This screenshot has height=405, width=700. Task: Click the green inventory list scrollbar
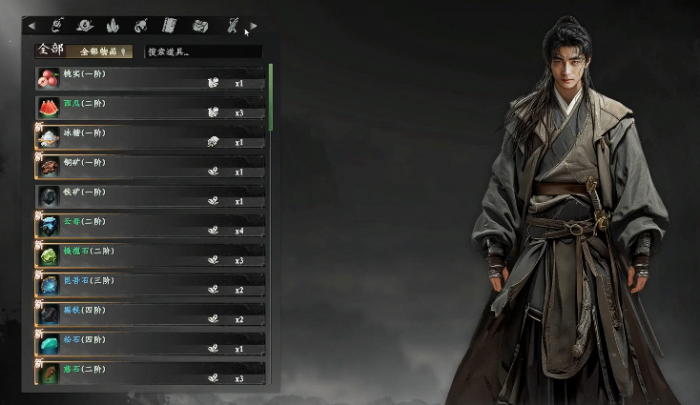[x=269, y=98]
